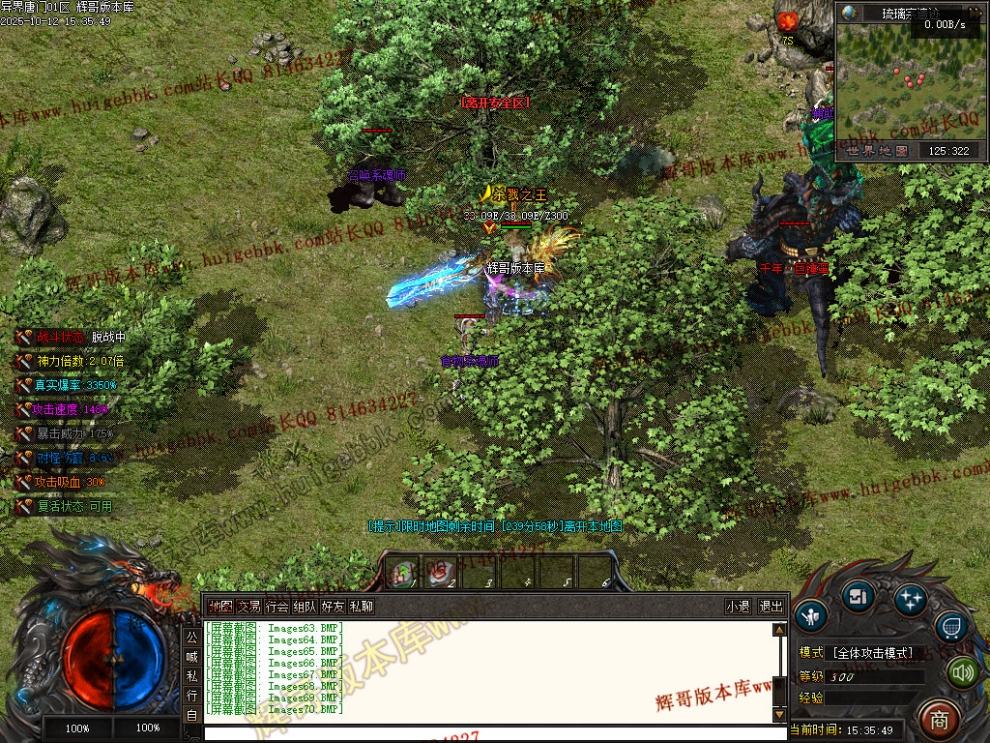Choose the 地图 map chat tab

(x=220, y=606)
